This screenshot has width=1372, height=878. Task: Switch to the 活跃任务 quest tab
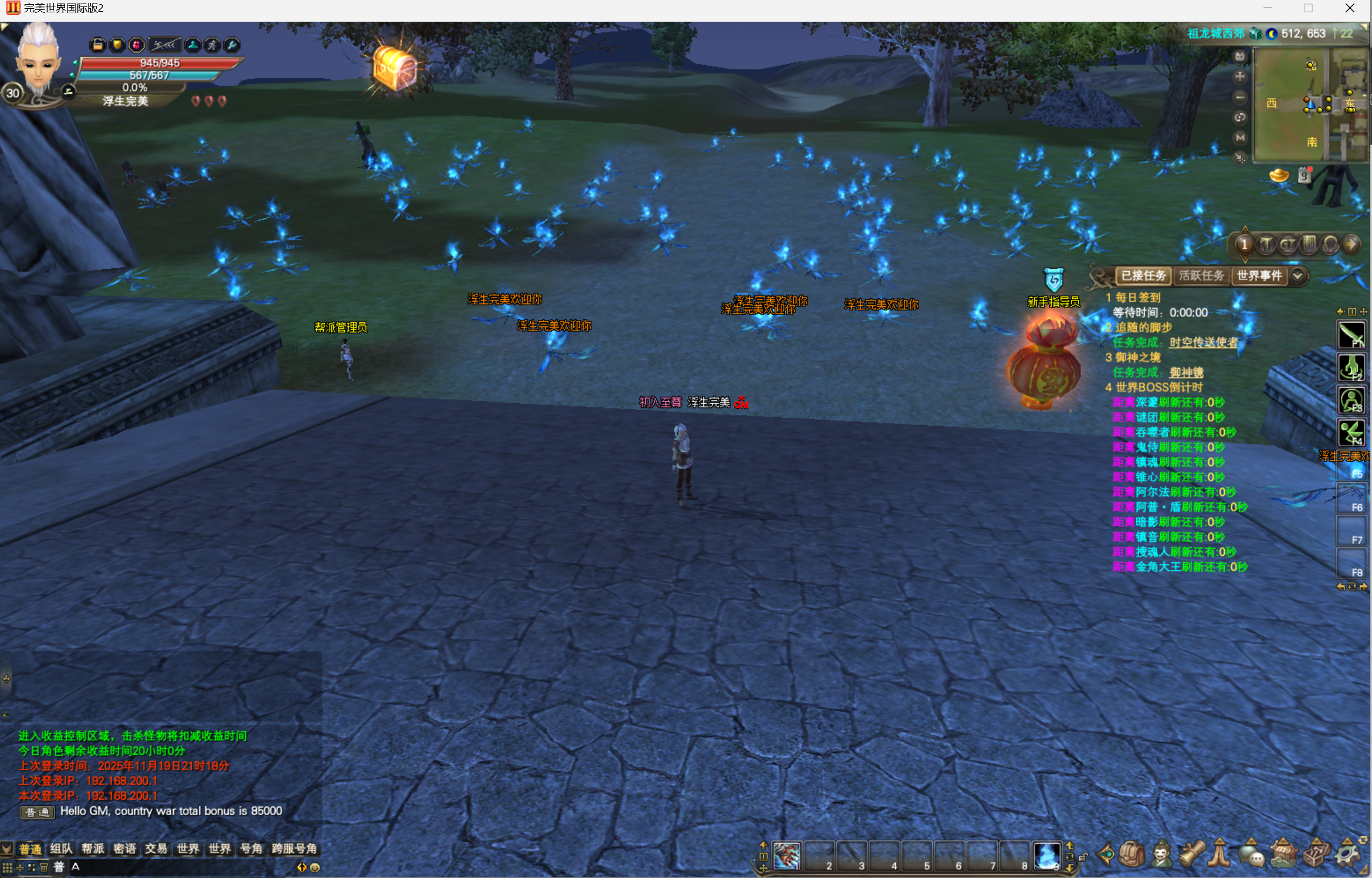(x=1201, y=275)
